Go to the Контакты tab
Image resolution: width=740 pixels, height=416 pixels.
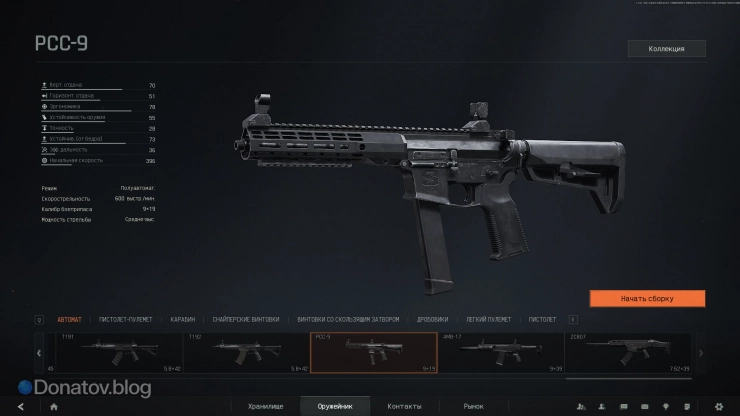click(404, 406)
